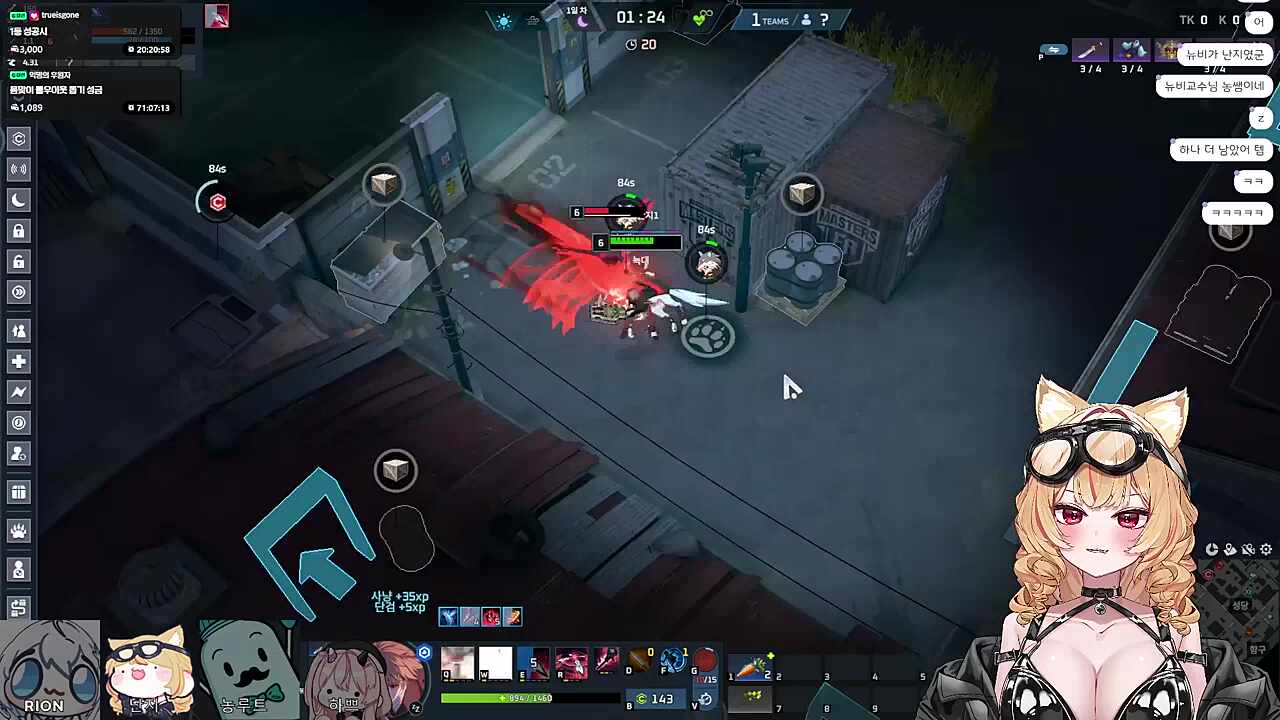
Task: Click the credits counter showing 143
Action: (654, 699)
